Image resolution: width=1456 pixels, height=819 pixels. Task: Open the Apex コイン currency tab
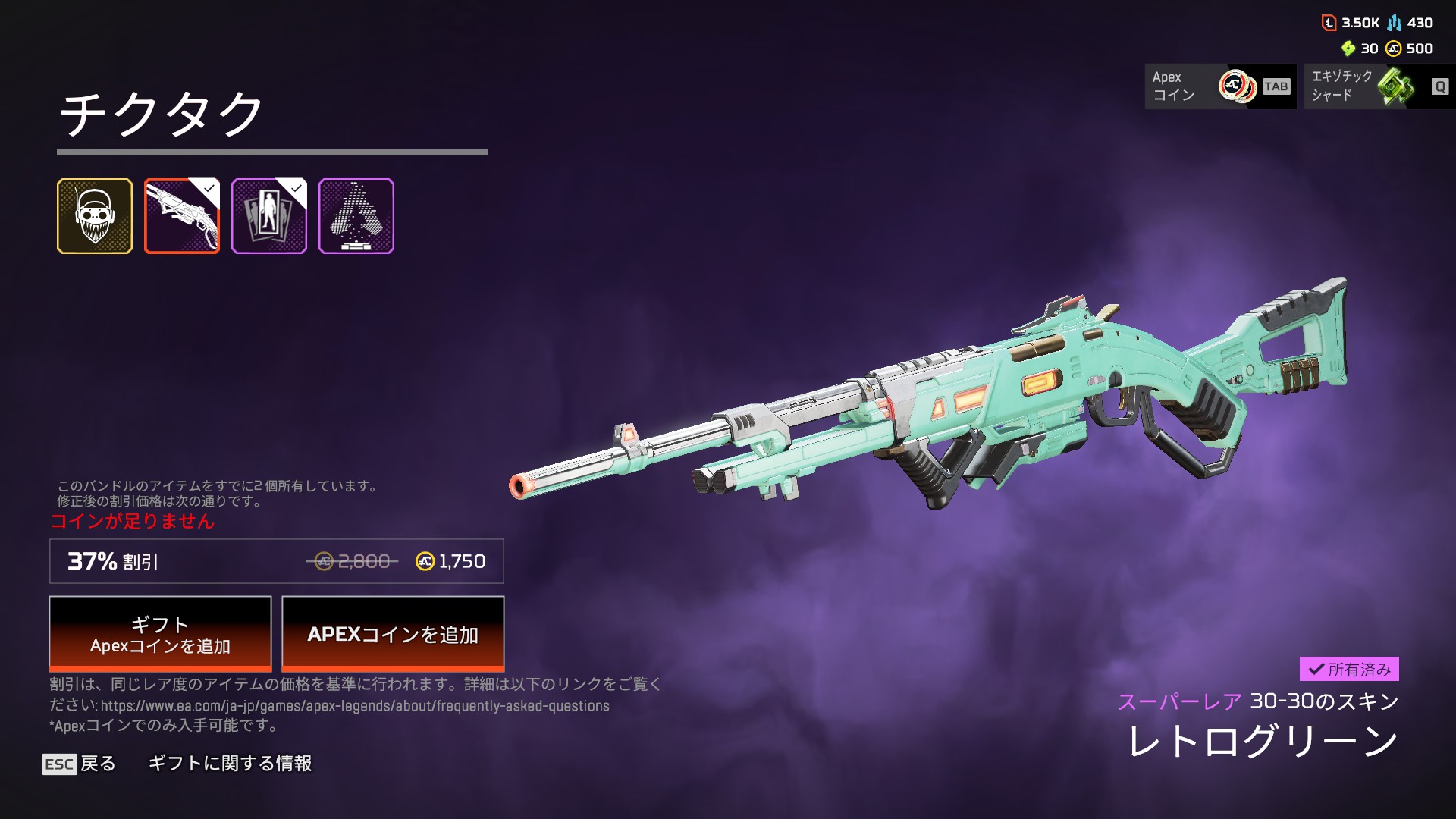coord(1220,86)
